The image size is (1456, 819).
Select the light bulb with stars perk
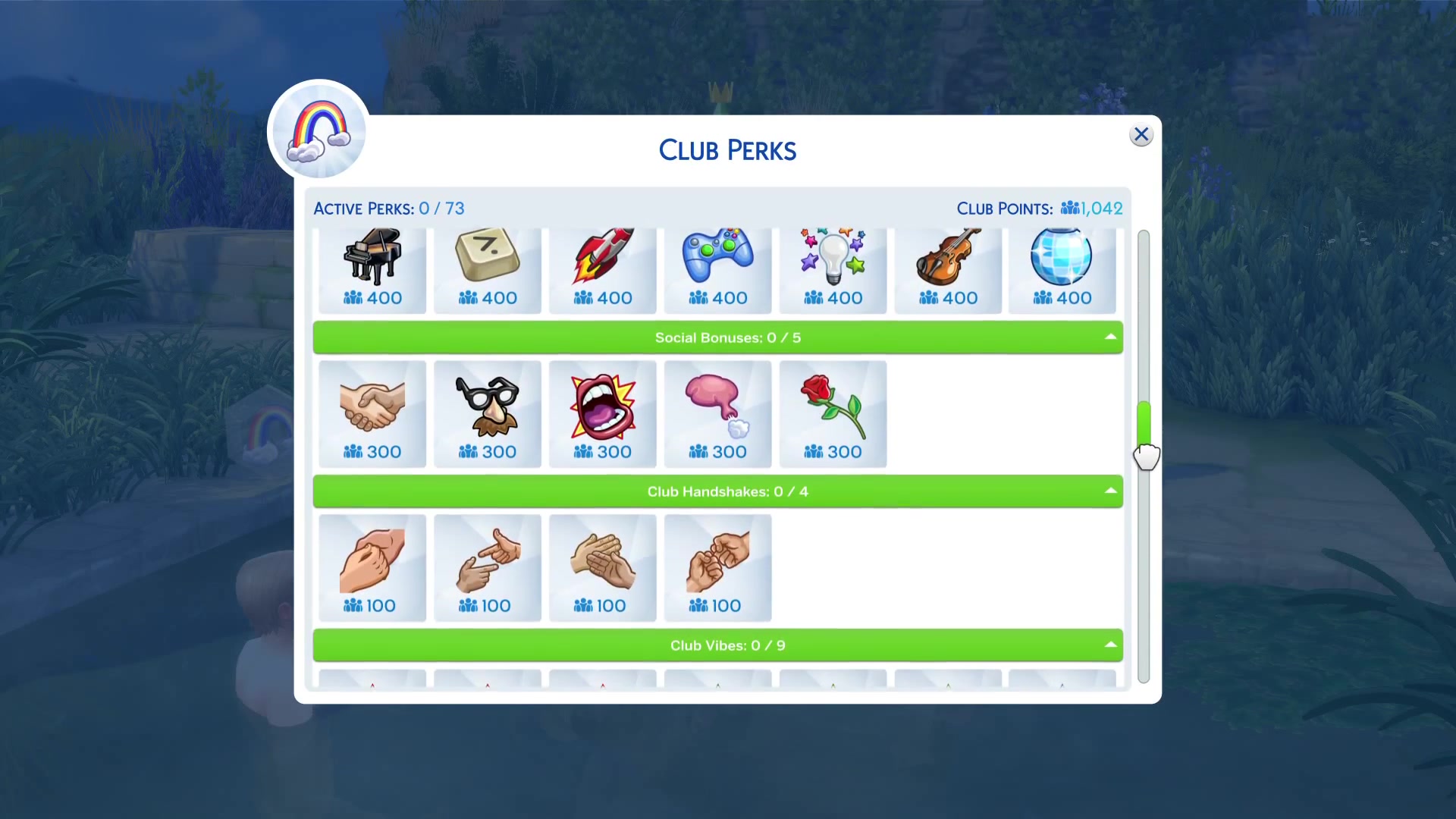pos(833,269)
